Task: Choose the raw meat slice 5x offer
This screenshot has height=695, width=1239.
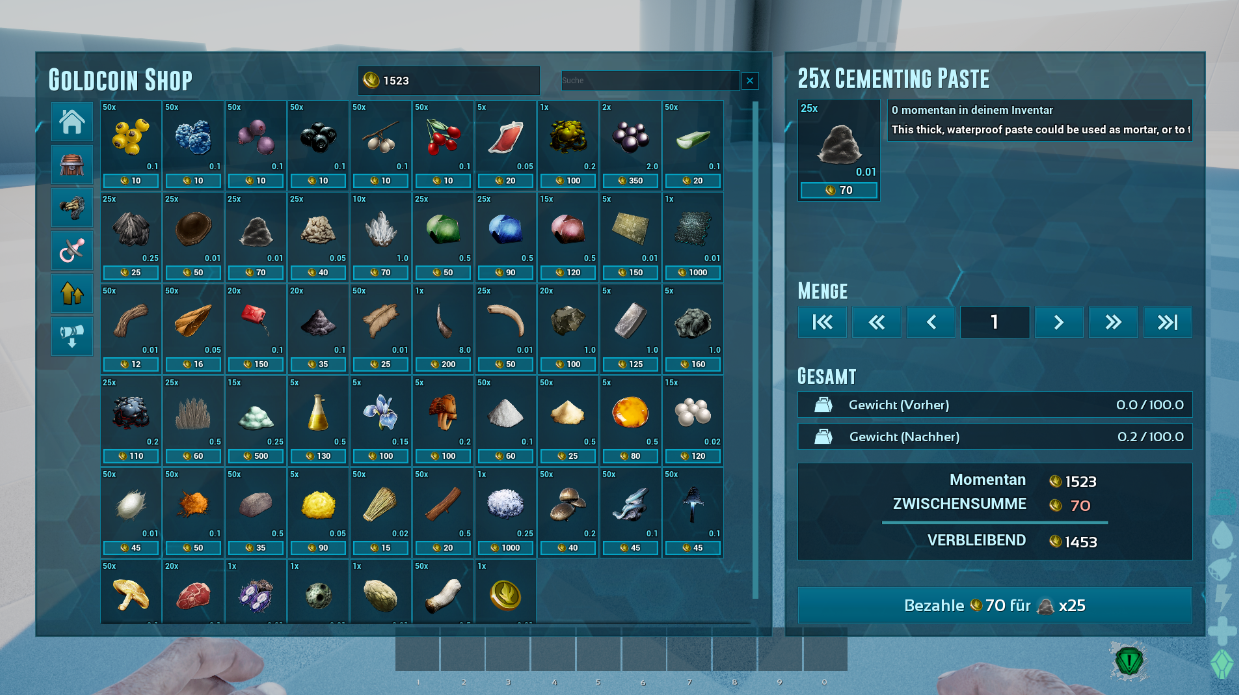Action: coord(506,142)
